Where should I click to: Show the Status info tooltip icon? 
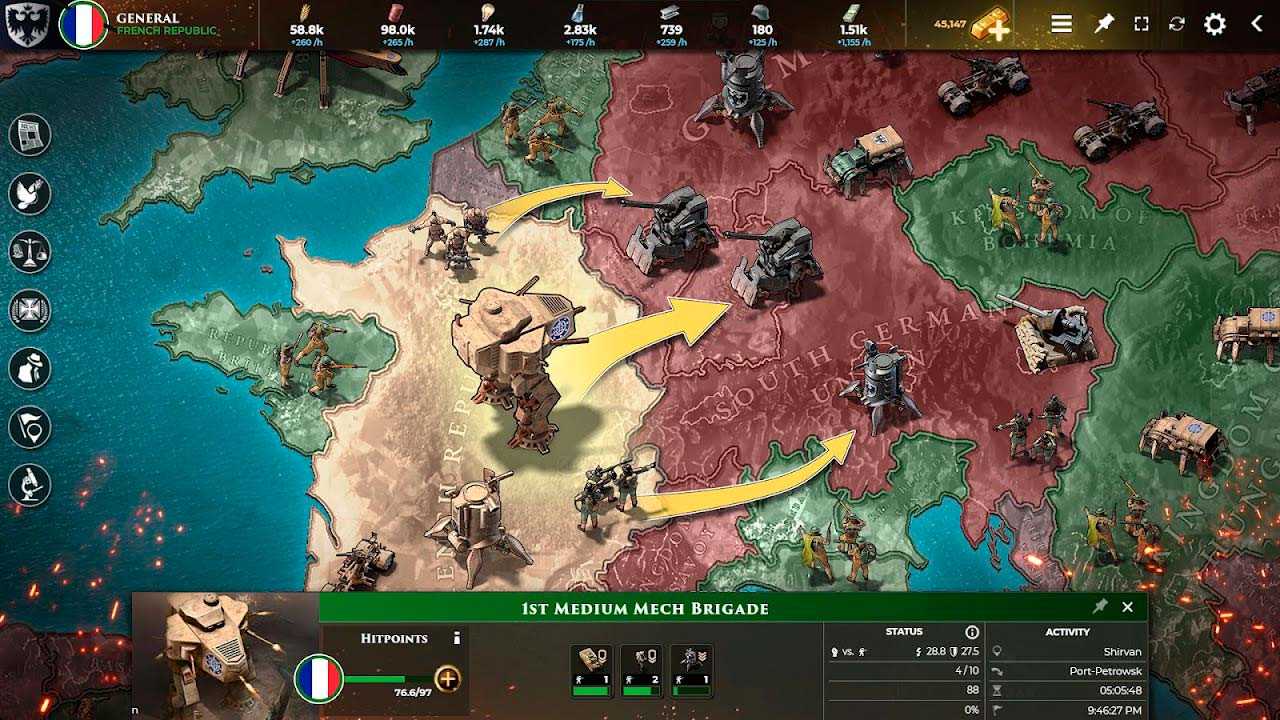point(972,632)
